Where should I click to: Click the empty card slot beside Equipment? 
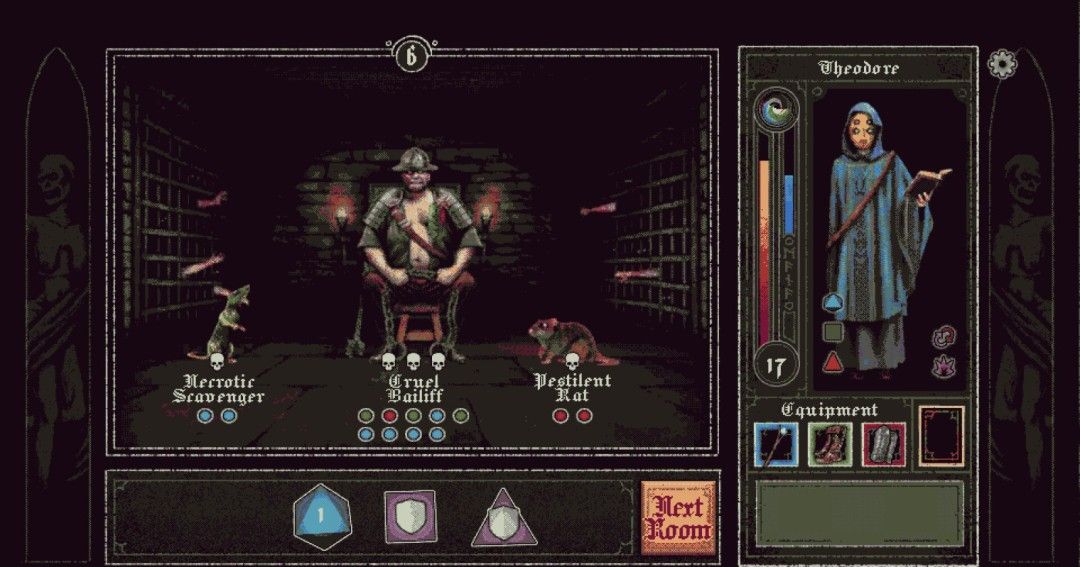941,436
